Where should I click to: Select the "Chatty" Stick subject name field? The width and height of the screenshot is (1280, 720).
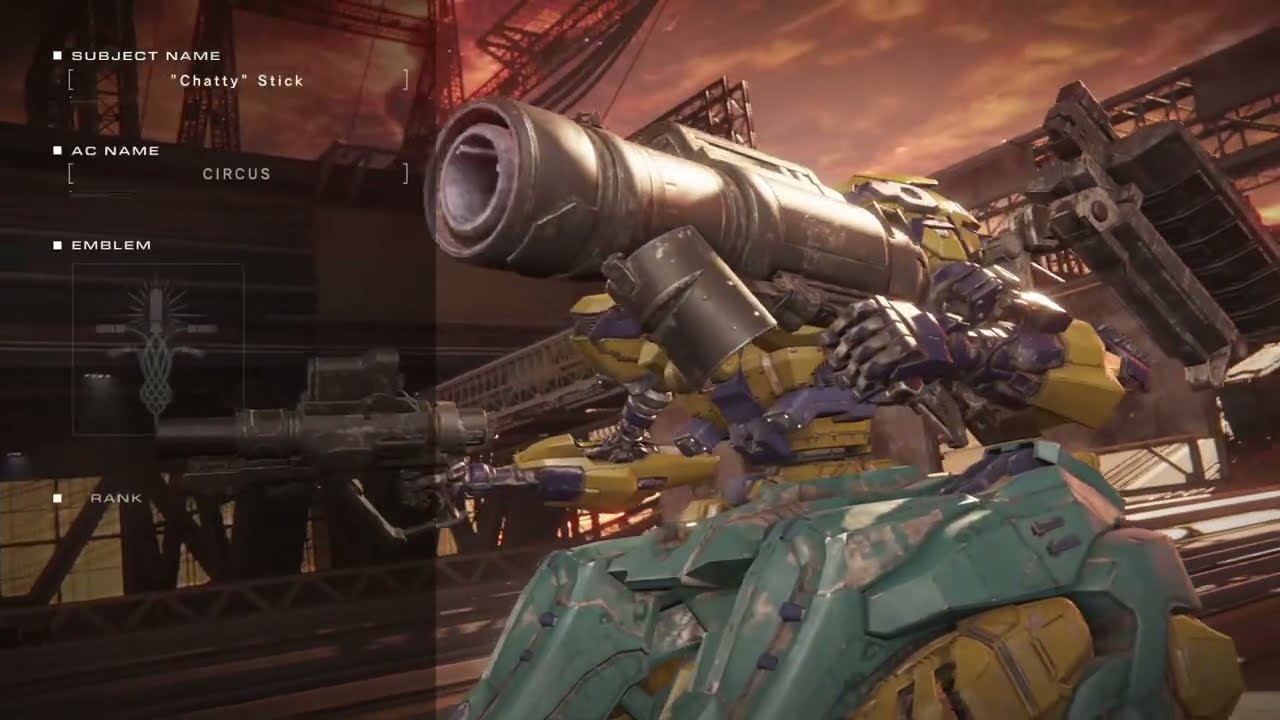coord(237,81)
